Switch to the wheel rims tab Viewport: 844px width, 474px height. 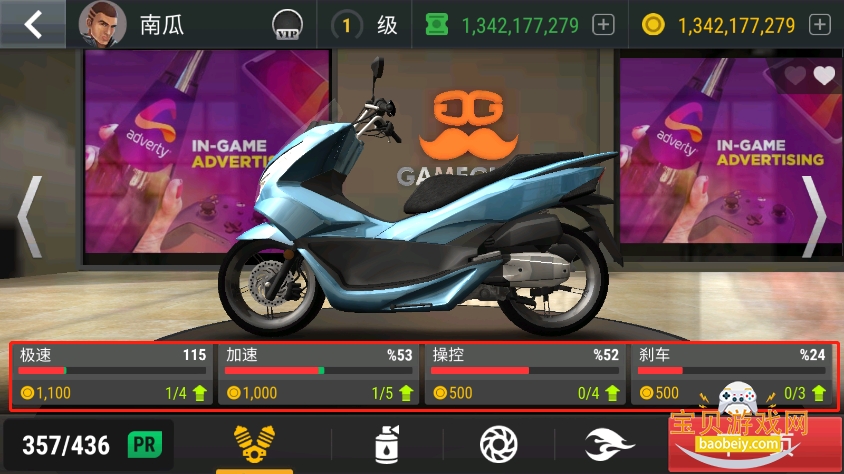(498, 443)
